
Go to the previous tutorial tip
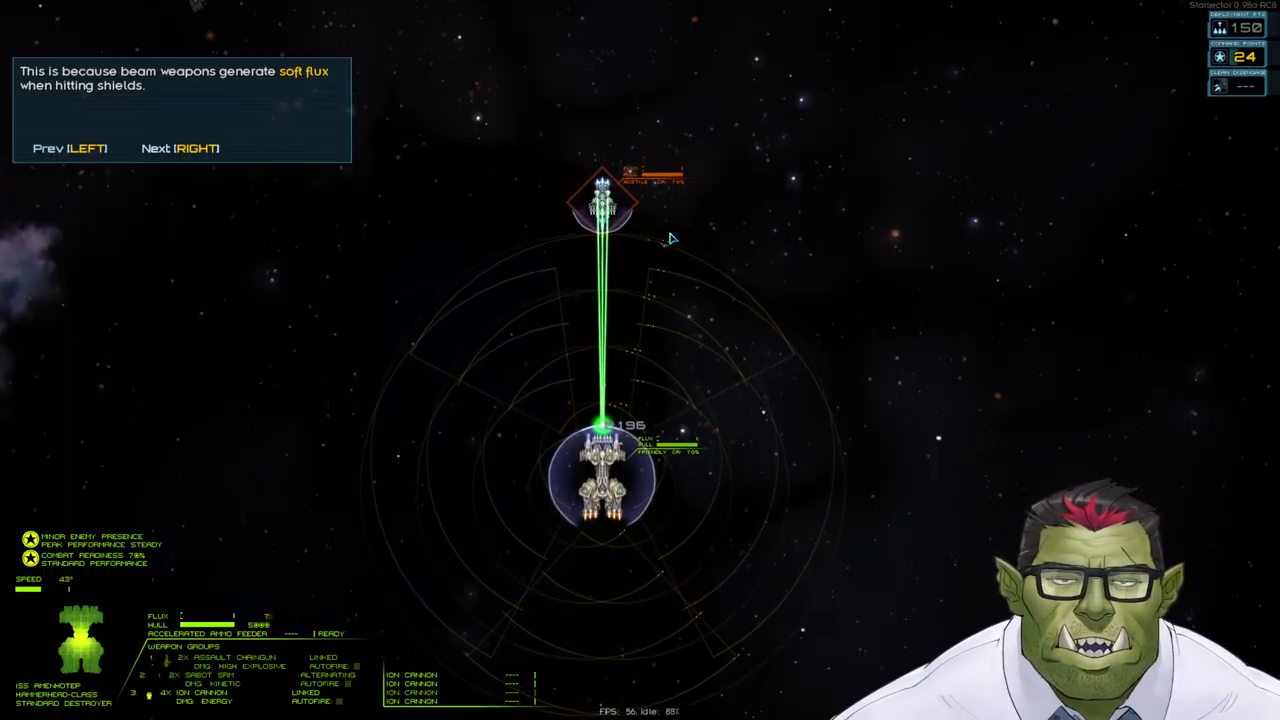coord(70,148)
